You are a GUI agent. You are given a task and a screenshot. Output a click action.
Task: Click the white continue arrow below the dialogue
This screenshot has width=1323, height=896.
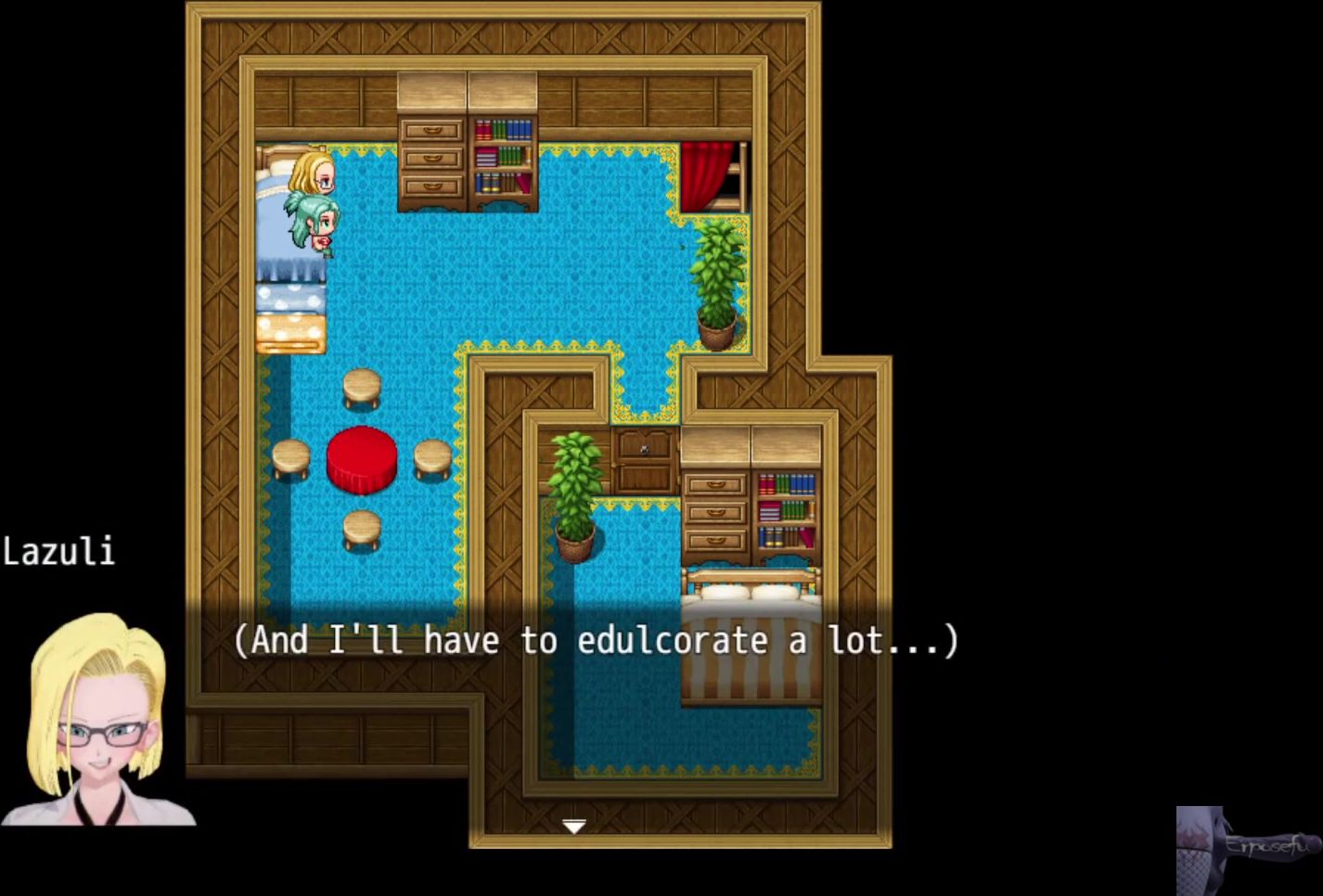(x=574, y=826)
